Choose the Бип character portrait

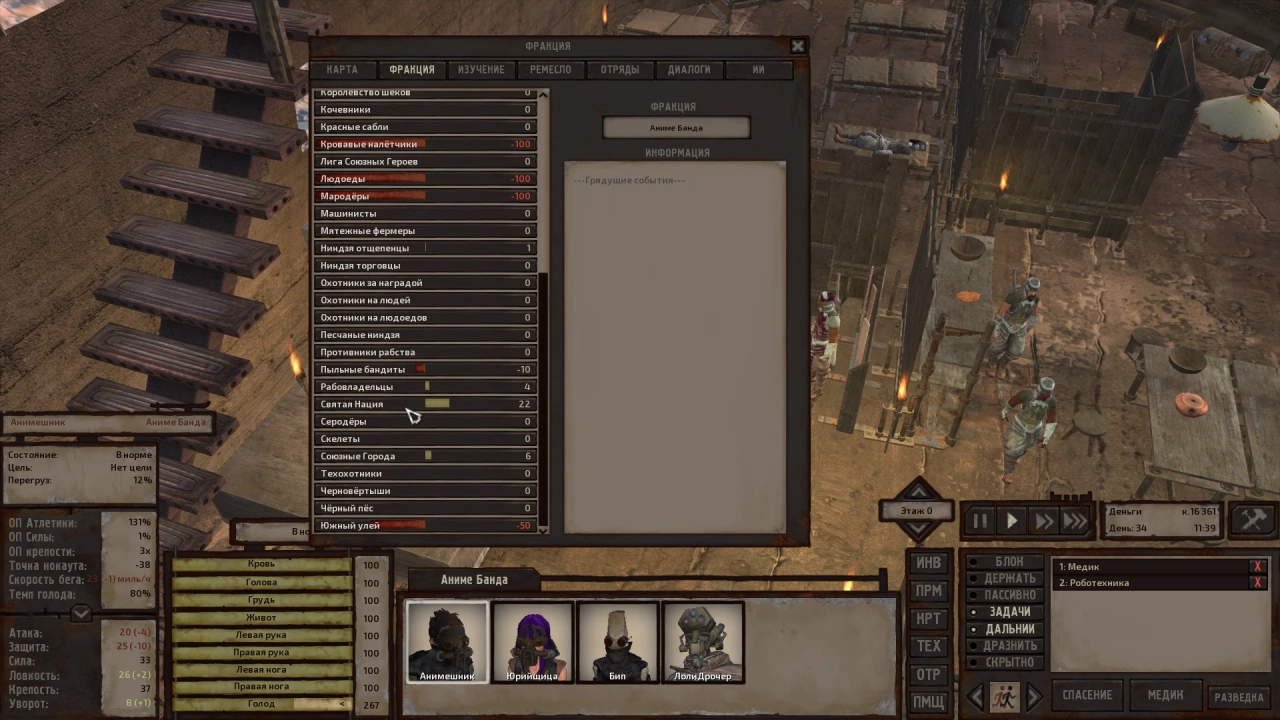point(618,642)
